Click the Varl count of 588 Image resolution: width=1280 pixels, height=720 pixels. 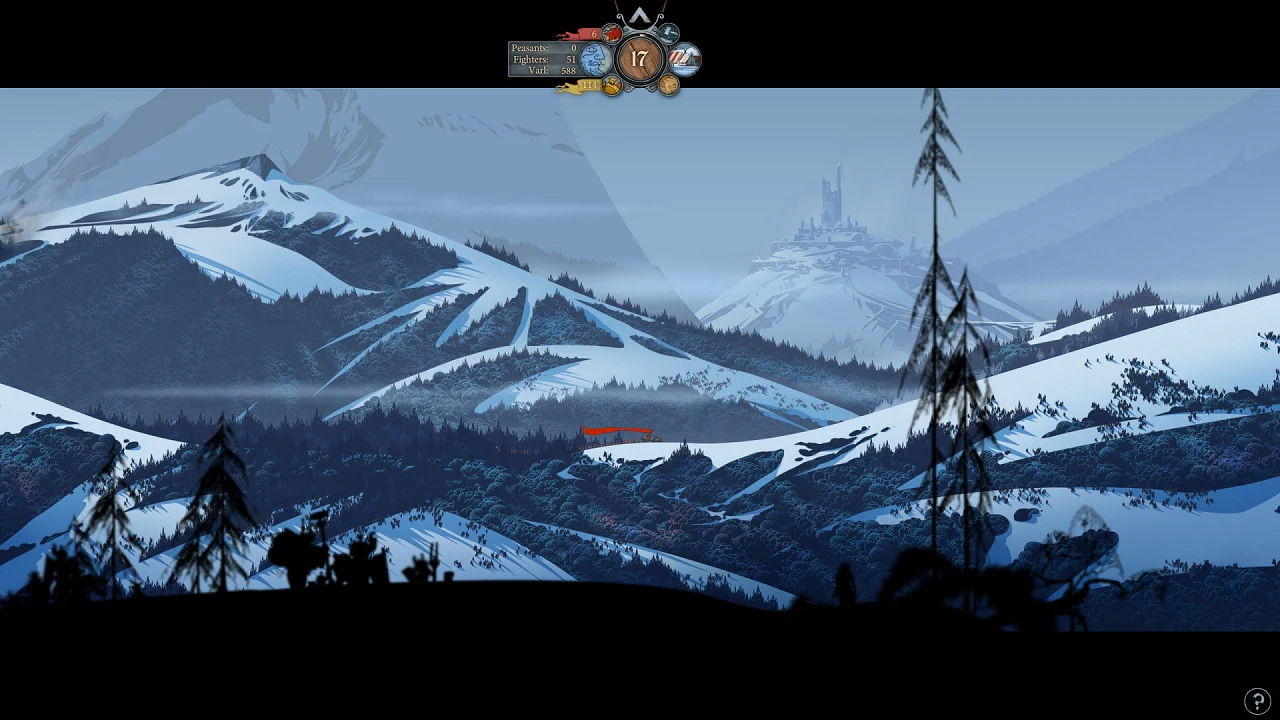[x=568, y=70]
